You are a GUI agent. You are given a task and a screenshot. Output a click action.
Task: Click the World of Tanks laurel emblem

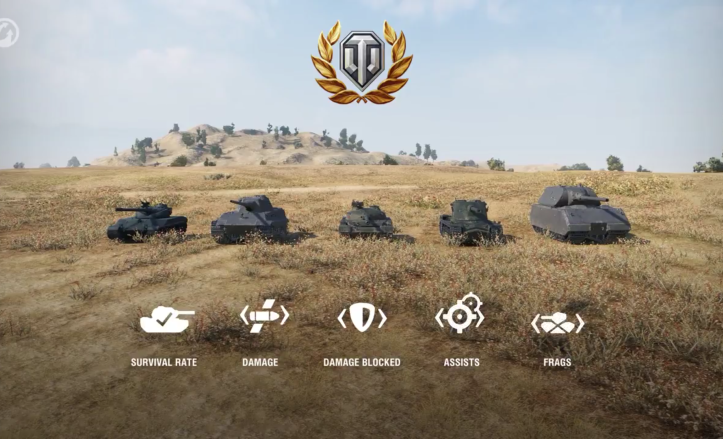pyautogui.click(x=361, y=62)
